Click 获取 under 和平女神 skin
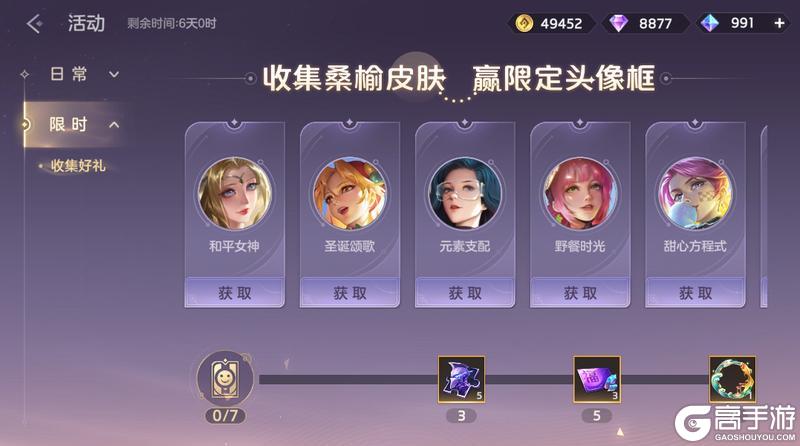The image size is (800, 446). pos(234,293)
